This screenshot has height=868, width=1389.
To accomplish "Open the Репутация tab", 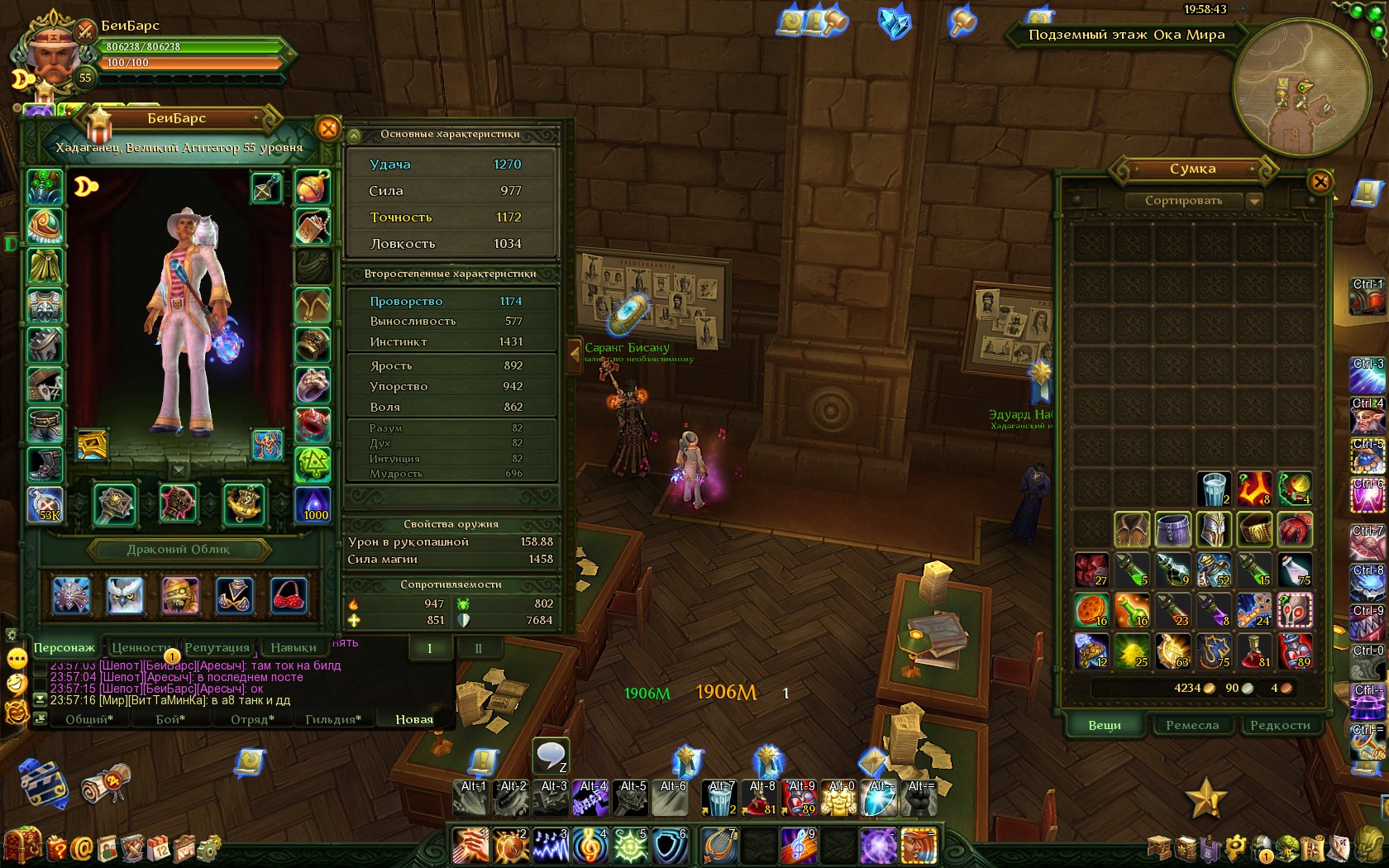I will coord(217,647).
